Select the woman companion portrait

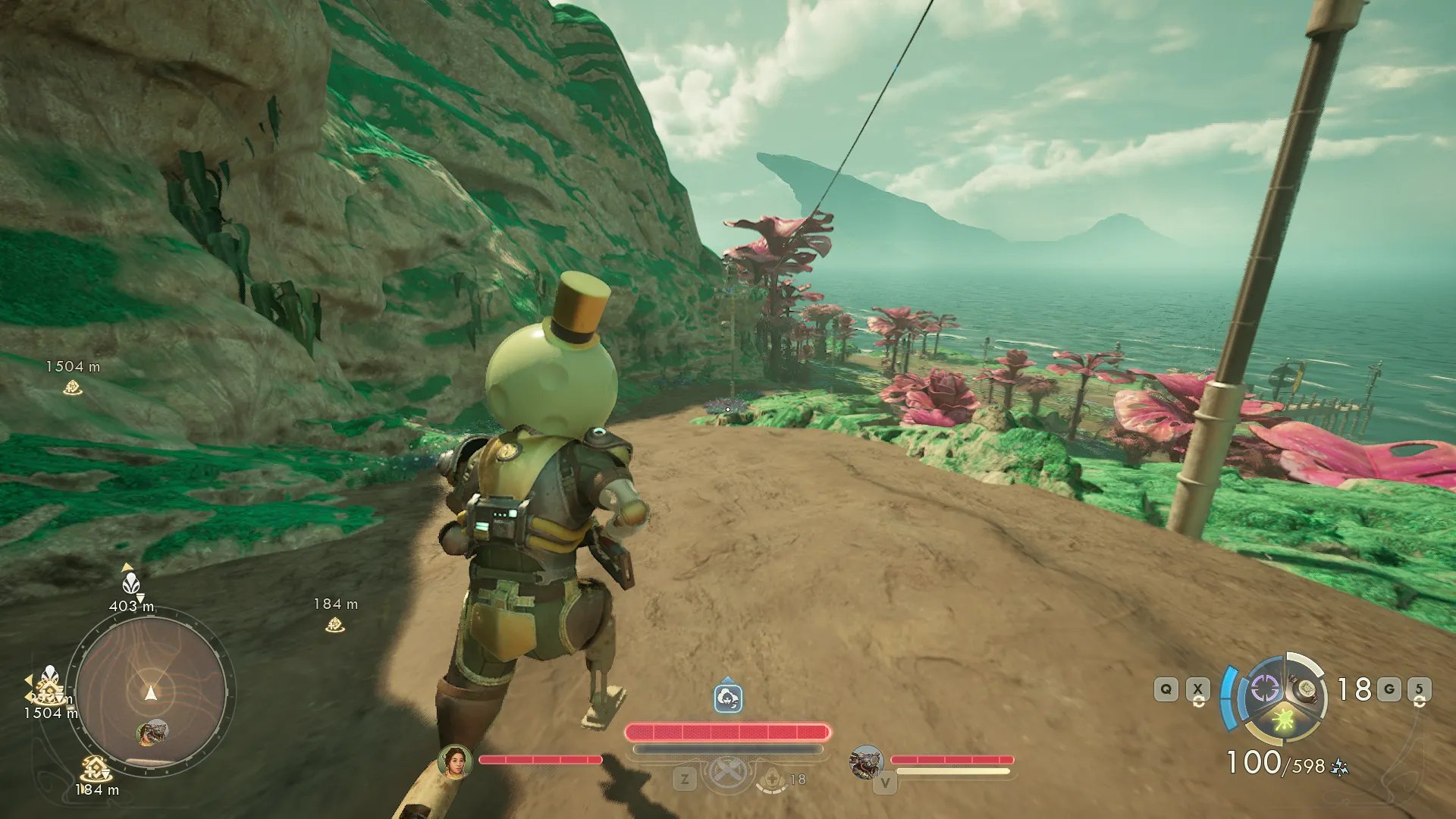pos(455,761)
